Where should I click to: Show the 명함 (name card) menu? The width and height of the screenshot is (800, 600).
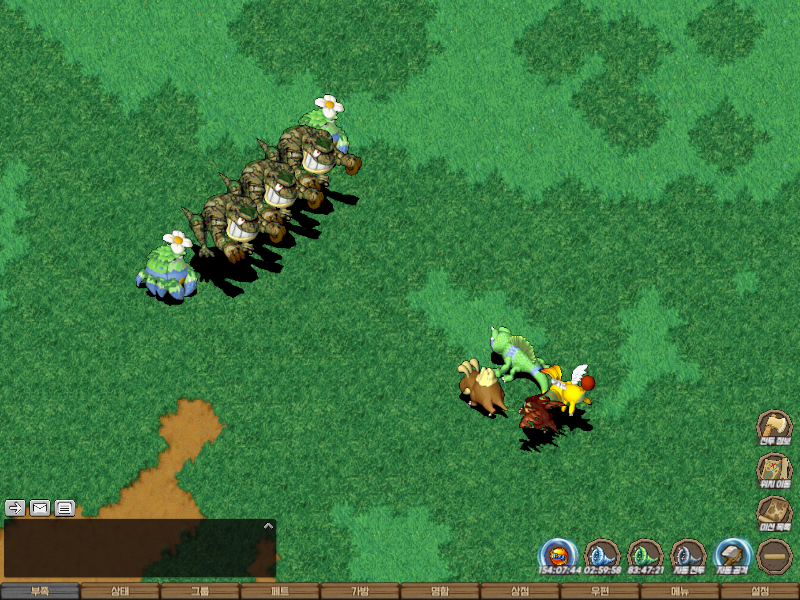[x=440, y=591]
